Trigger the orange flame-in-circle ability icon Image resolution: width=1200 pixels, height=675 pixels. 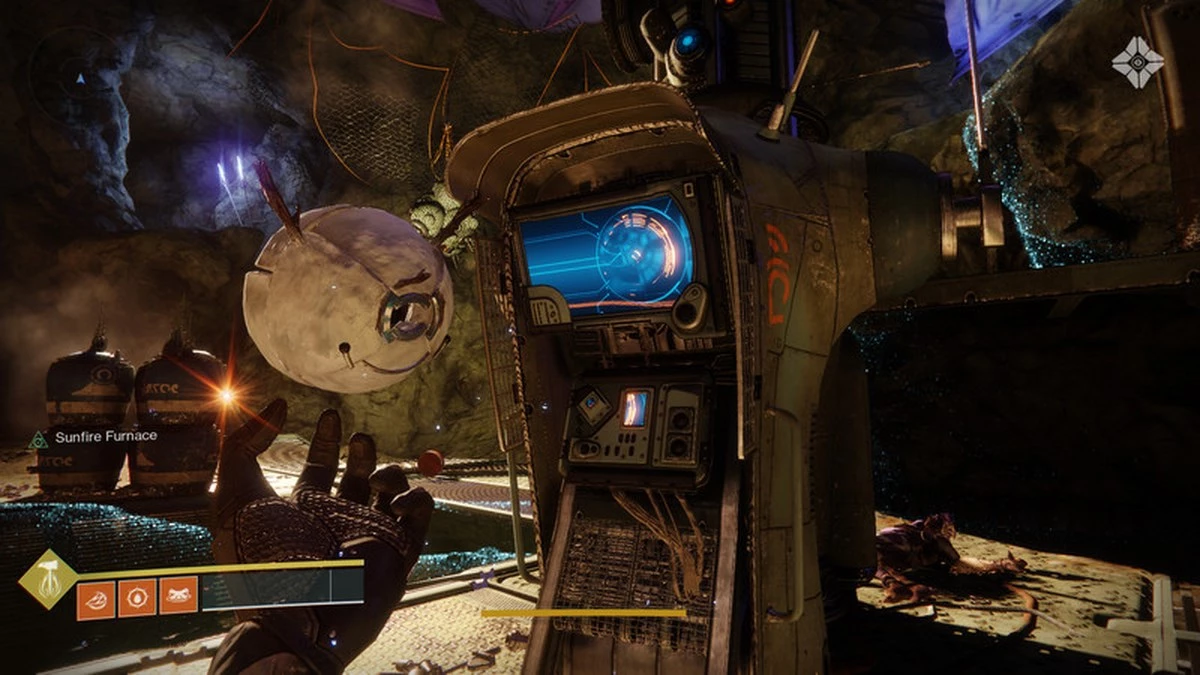137,599
